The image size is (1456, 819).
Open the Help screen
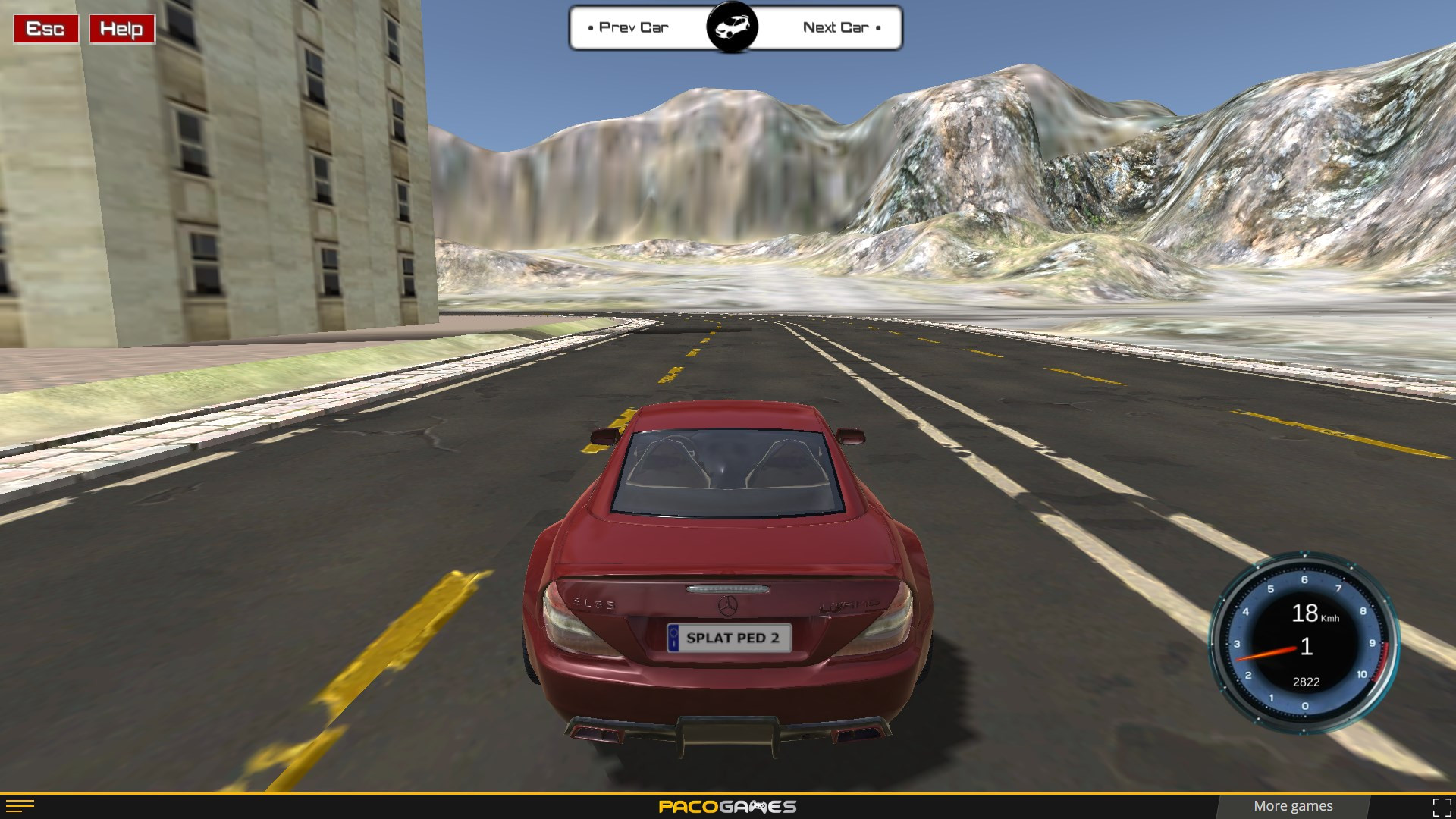click(x=121, y=29)
